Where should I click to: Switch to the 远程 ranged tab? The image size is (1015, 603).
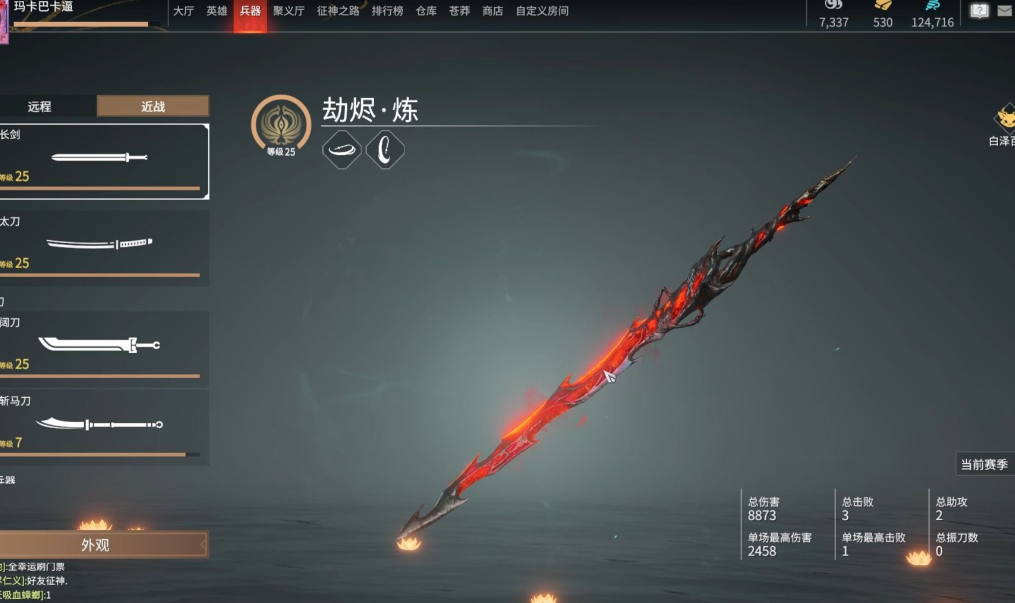(40, 106)
